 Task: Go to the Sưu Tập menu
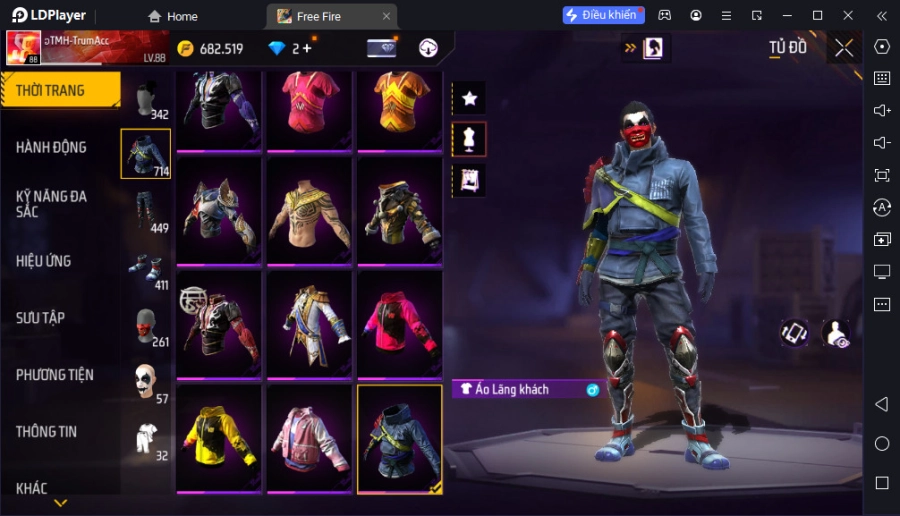coord(41,318)
